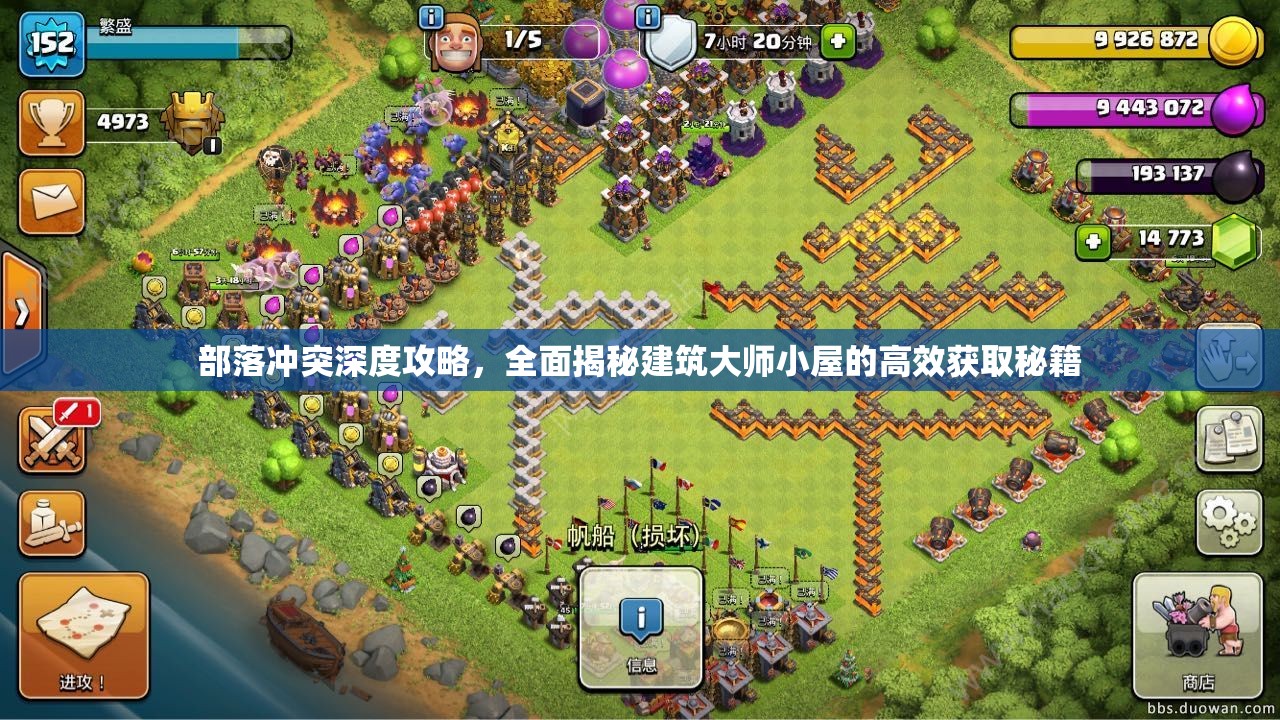Buy gems via the green plus button
This screenshot has width=1280, height=720.
1093,239
